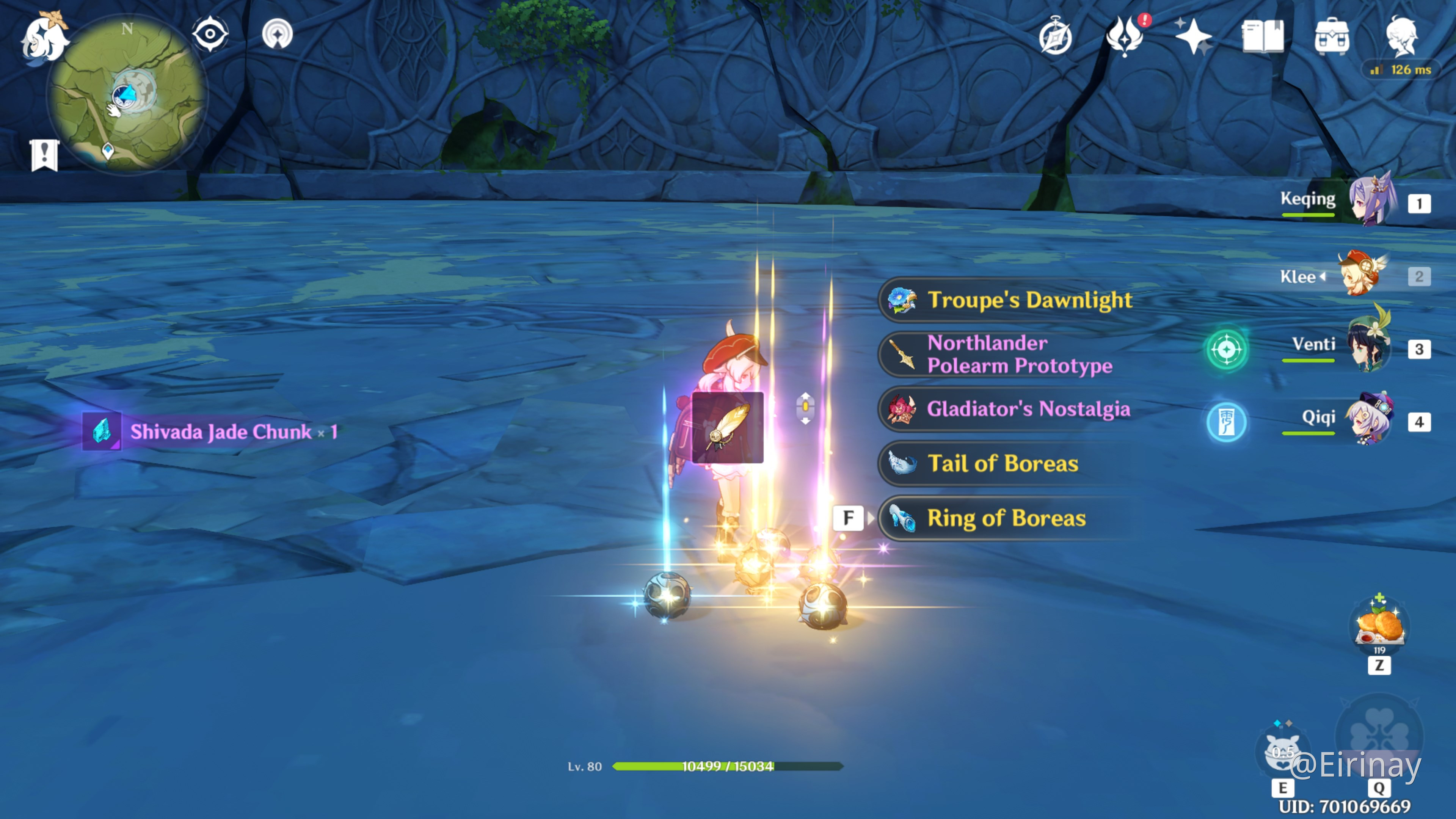This screenshot has height=819, width=1456.
Task: Pick up Gladiator's Nostalgia
Action: [x=1028, y=409]
